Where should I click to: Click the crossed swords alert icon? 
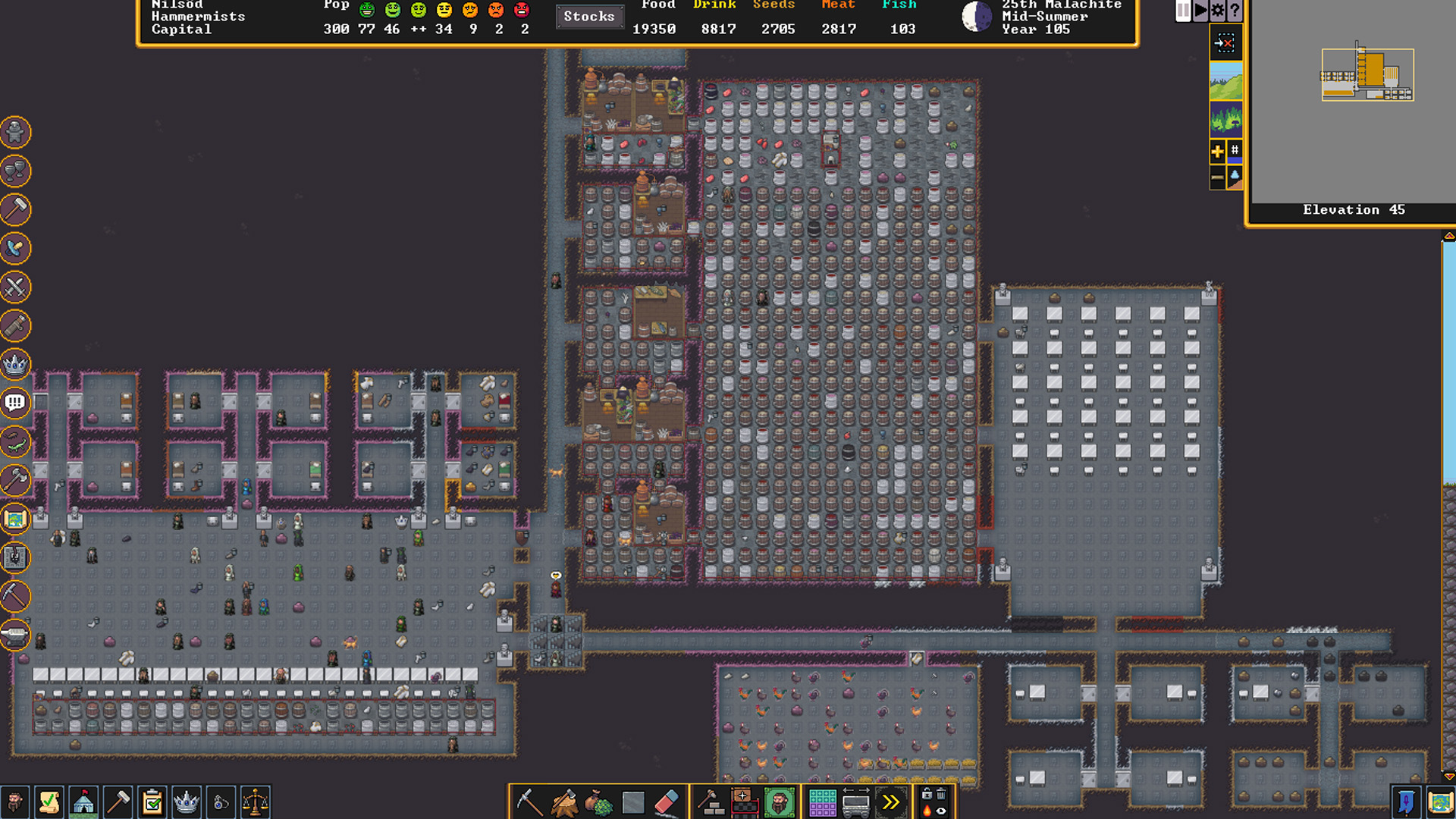(15, 287)
